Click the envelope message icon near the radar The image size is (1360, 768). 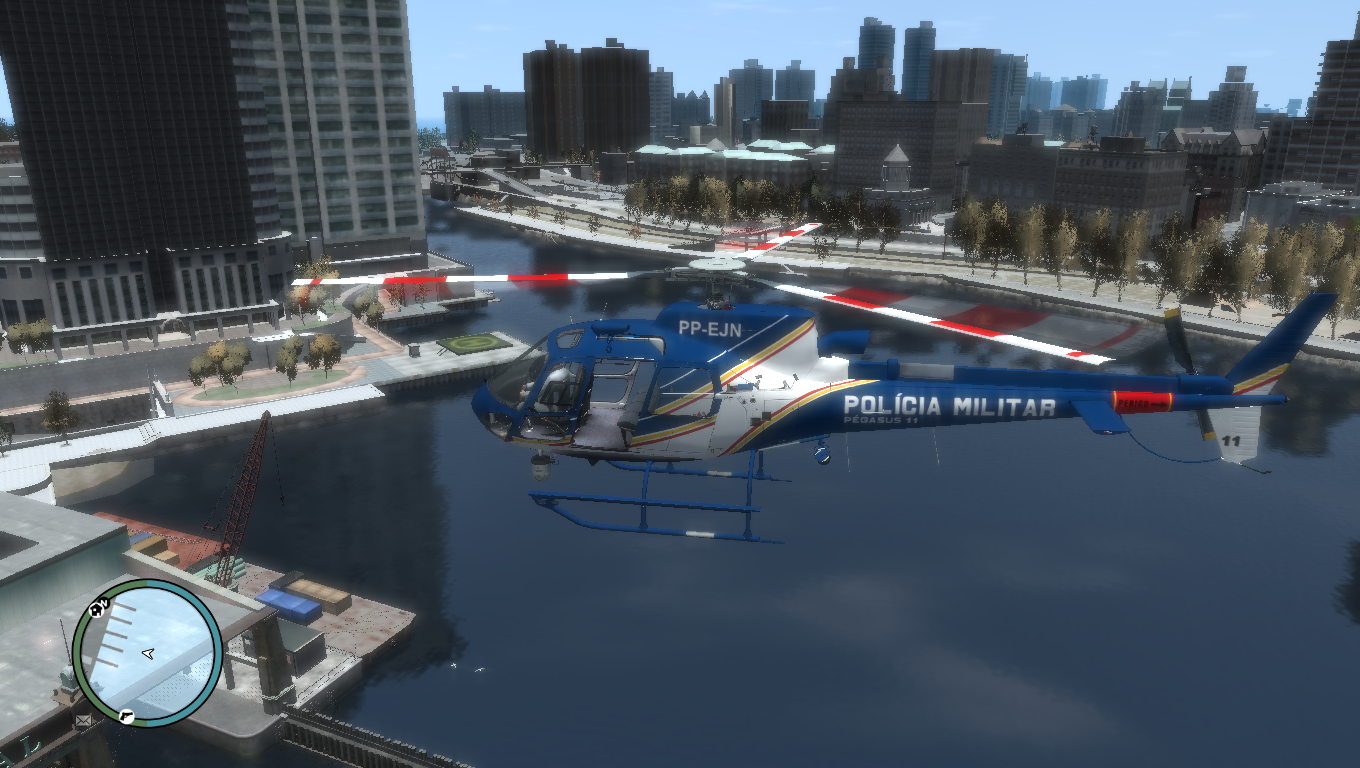[x=83, y=720]
